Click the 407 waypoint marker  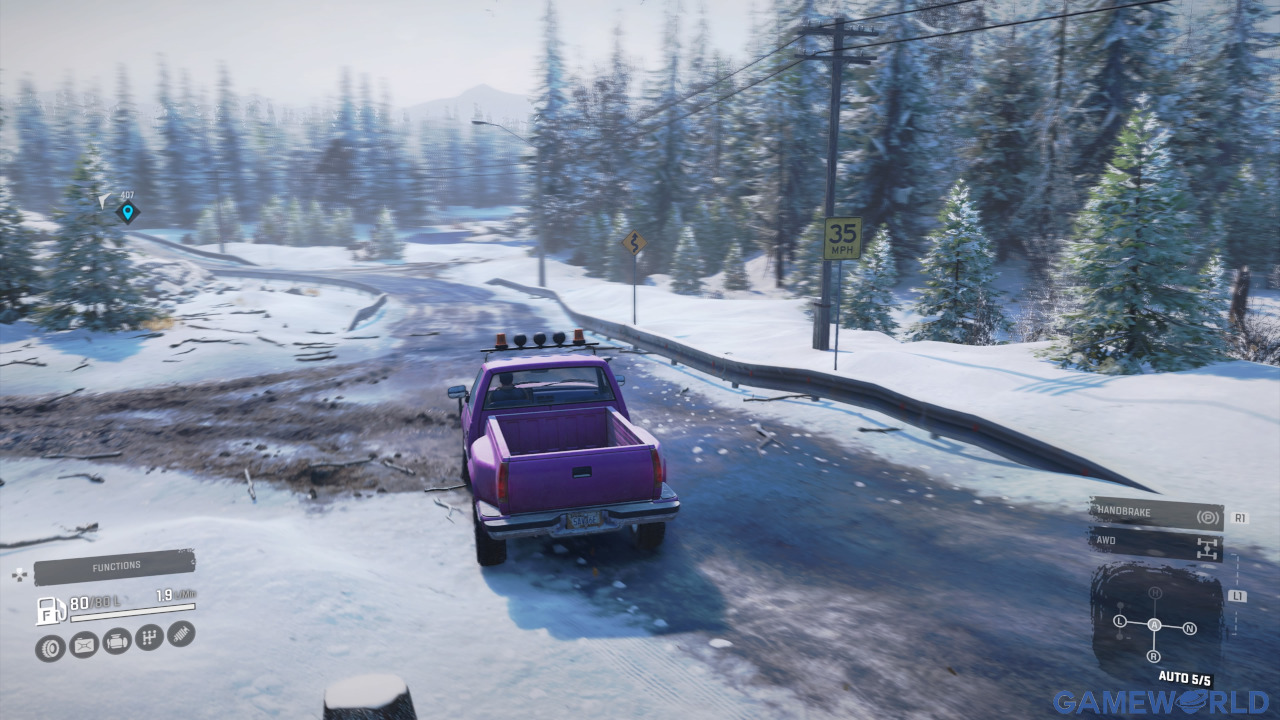tap(130, 211)
